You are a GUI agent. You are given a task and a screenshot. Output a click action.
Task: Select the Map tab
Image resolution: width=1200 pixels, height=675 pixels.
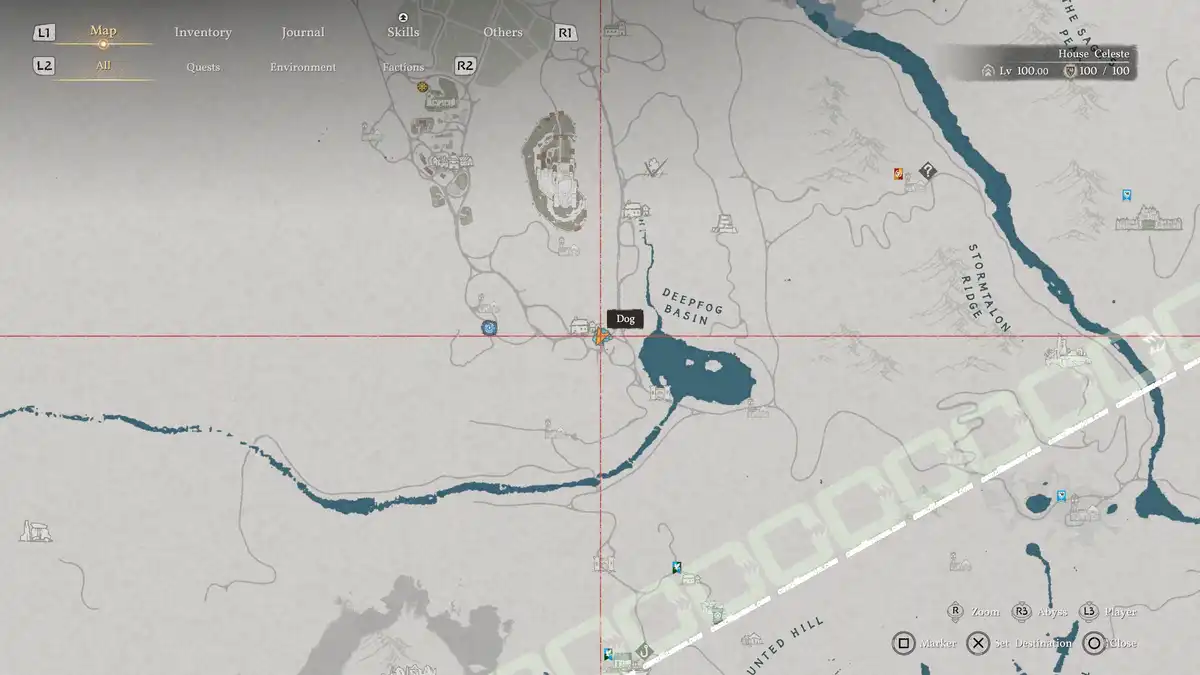(x=103, y=31)
